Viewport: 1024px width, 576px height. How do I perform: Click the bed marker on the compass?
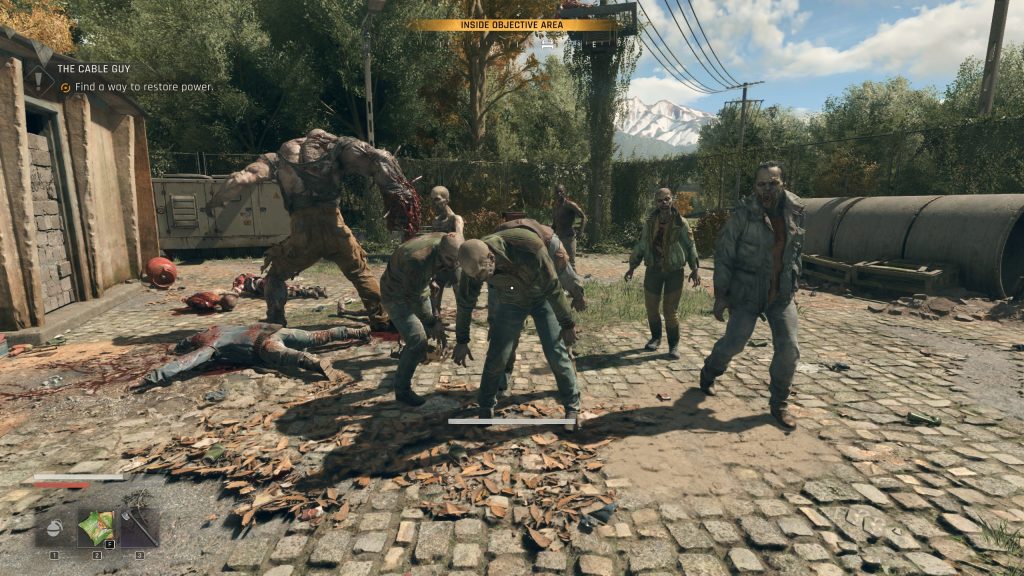point(548,44)
